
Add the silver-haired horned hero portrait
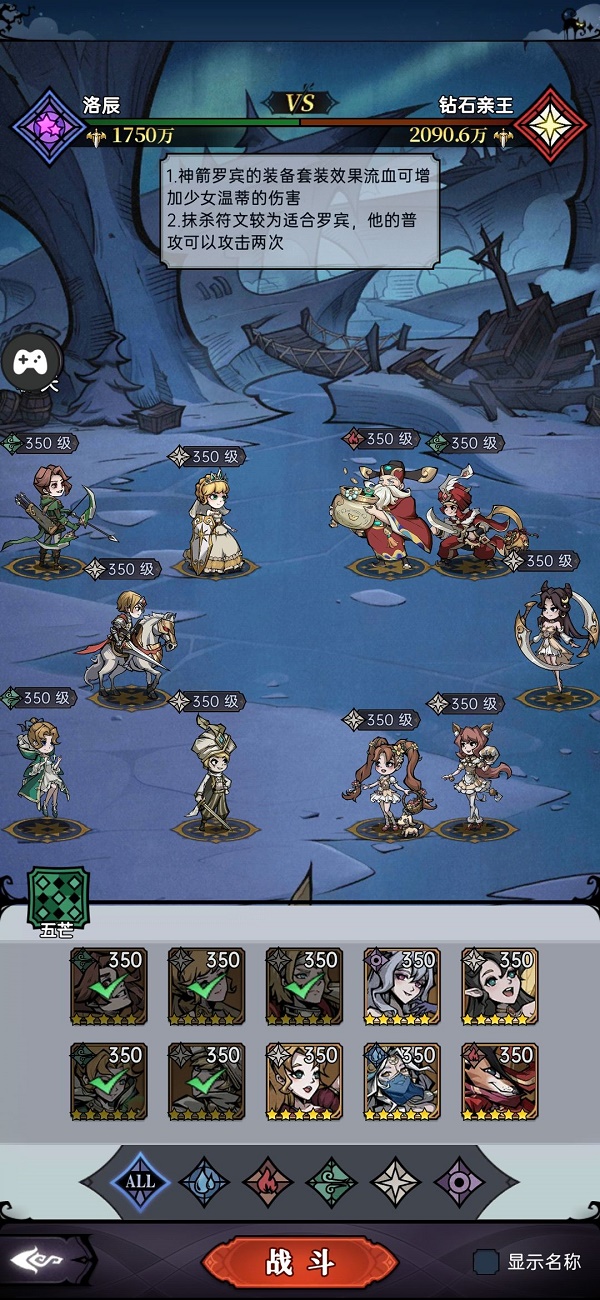tap(402, 985)
